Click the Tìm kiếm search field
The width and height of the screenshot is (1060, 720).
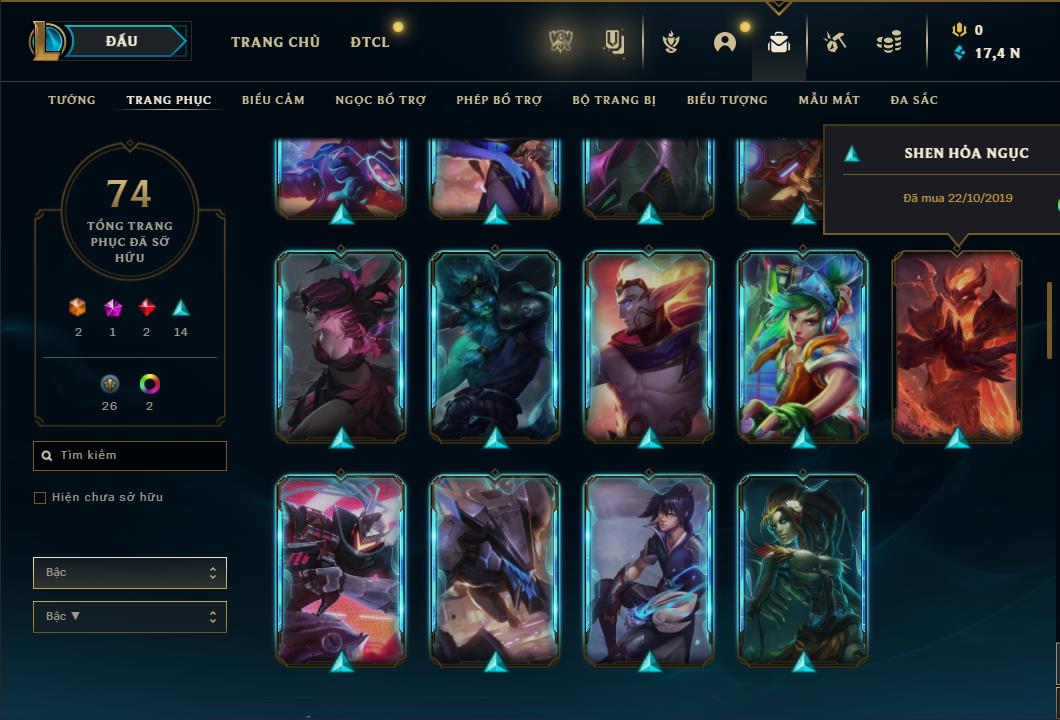click(130, 456)
